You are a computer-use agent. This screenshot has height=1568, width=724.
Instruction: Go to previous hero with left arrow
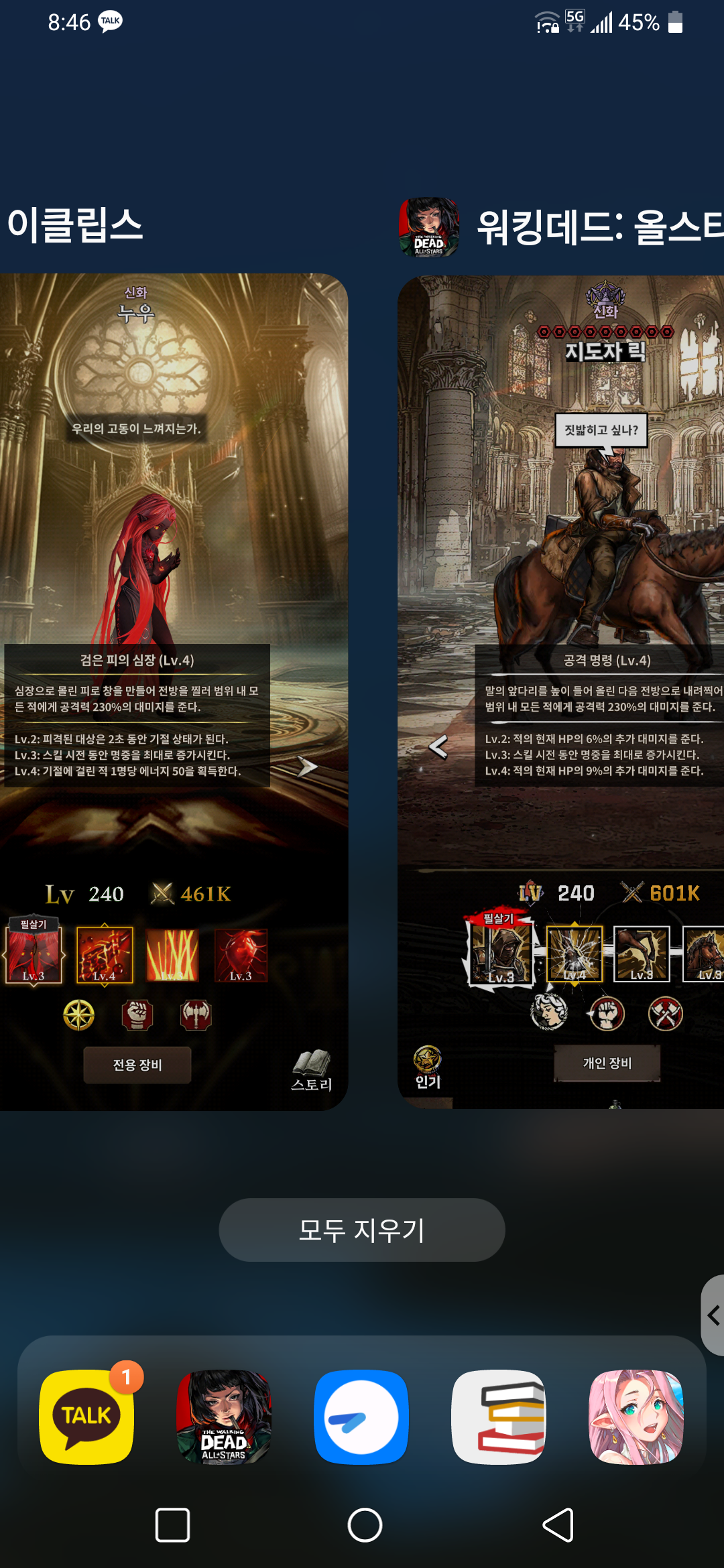coord(438,746)
